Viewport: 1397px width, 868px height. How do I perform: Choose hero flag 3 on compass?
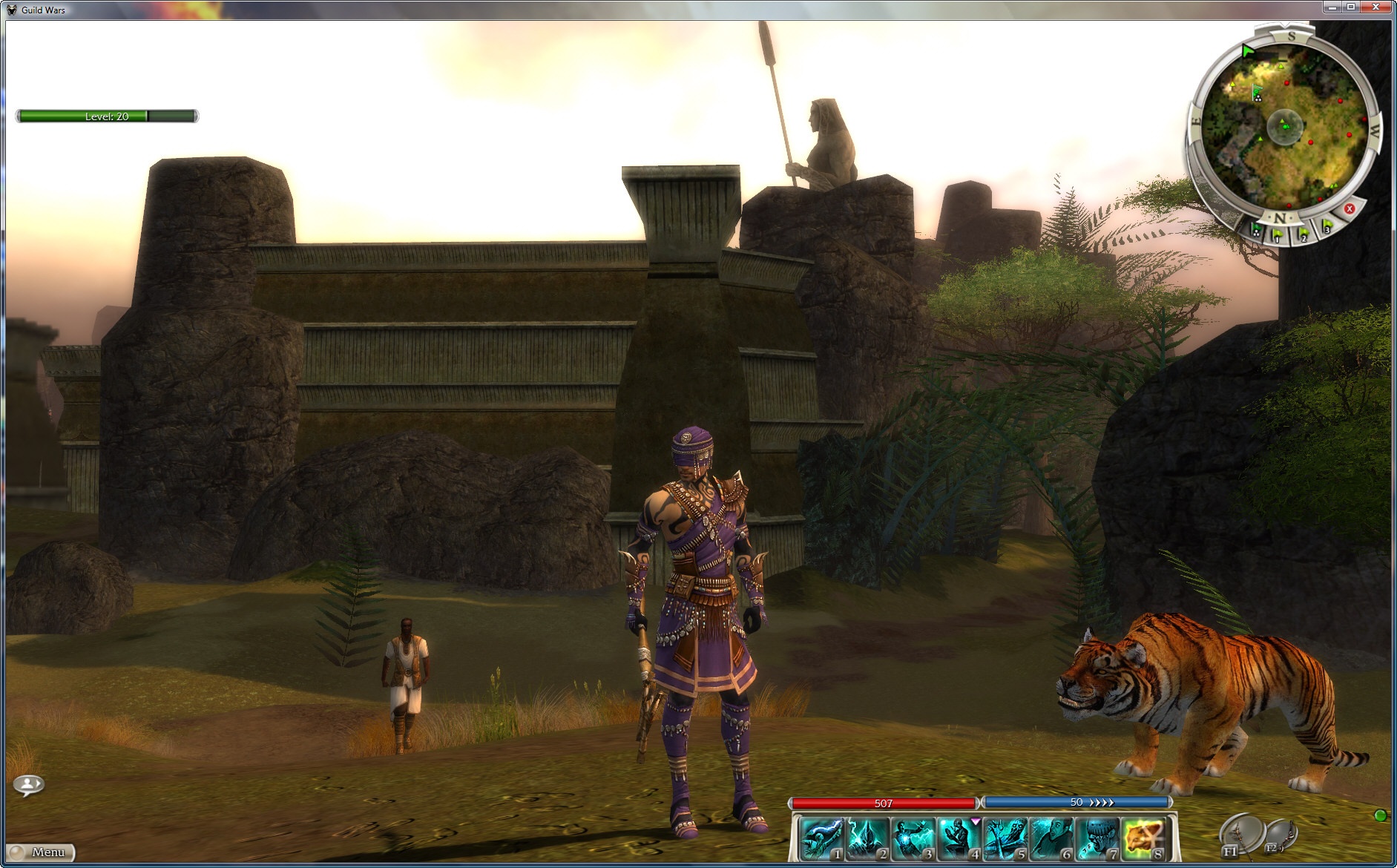1327,227
